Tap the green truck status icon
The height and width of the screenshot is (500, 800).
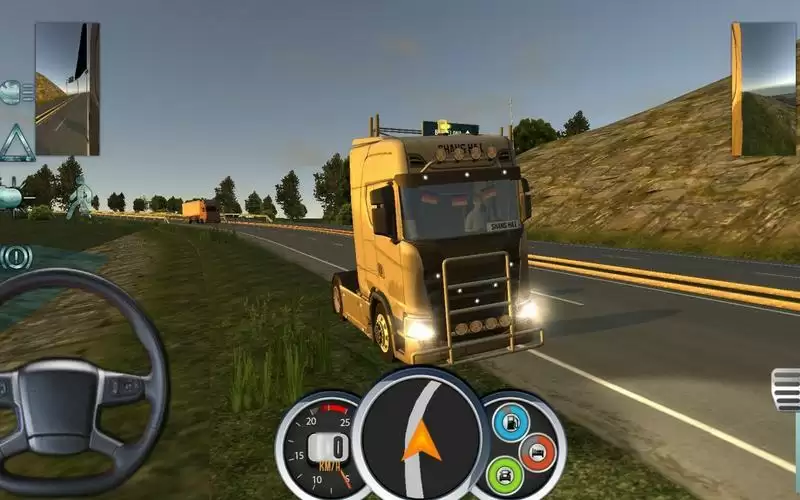point(506,475)
